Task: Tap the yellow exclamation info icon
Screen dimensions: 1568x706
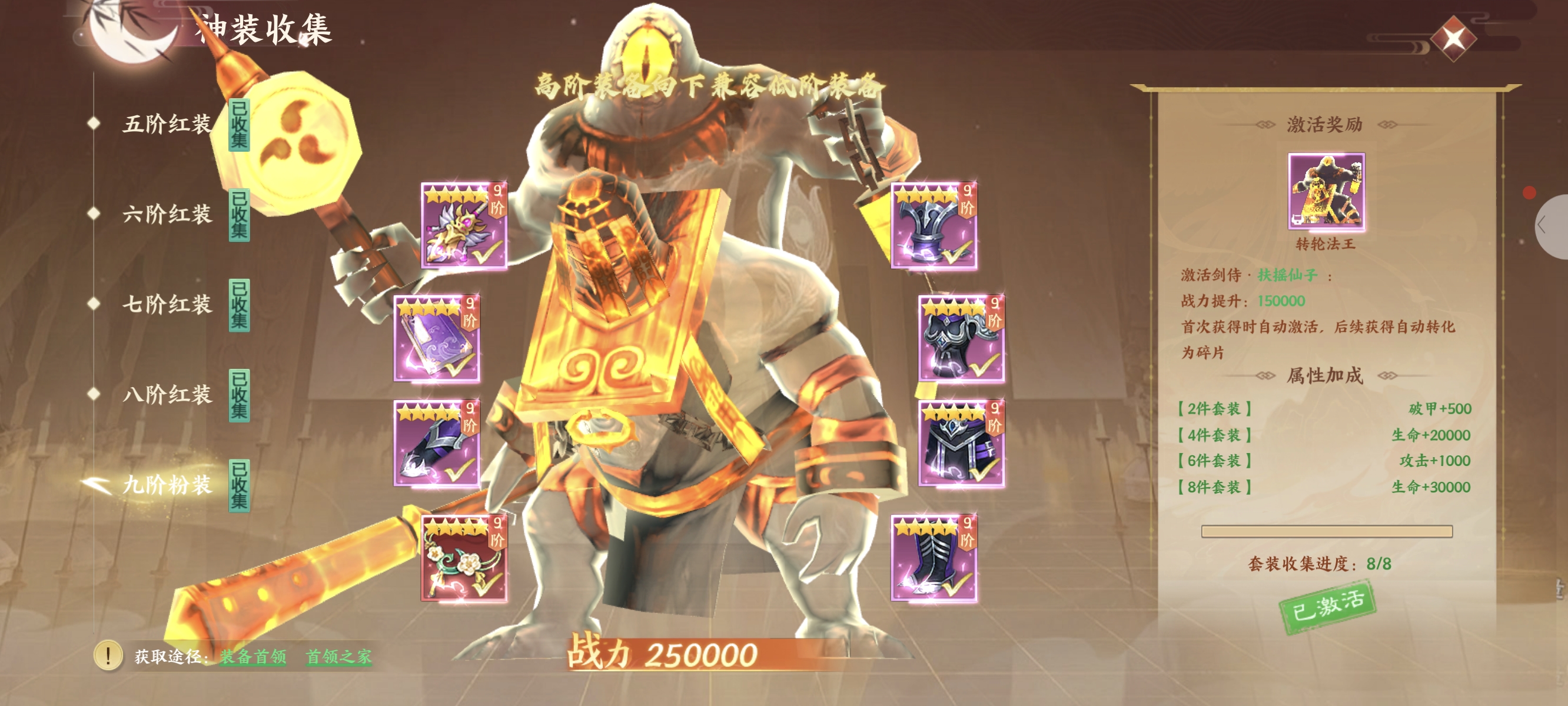Action: (108, 655)
